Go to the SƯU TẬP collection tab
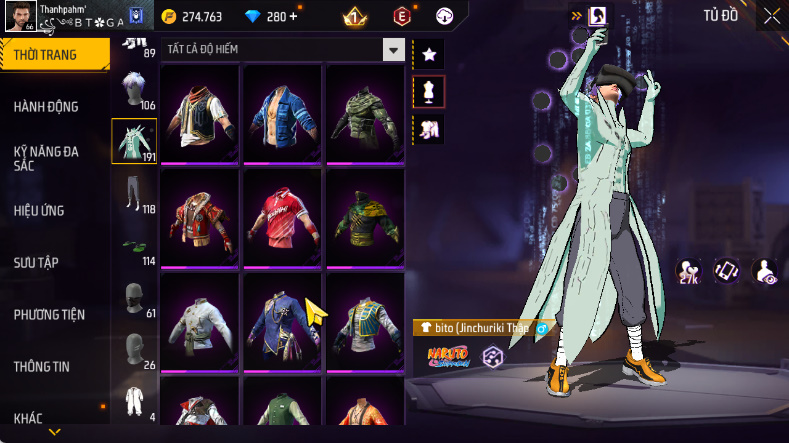The image size is (789, 443). 36,263
